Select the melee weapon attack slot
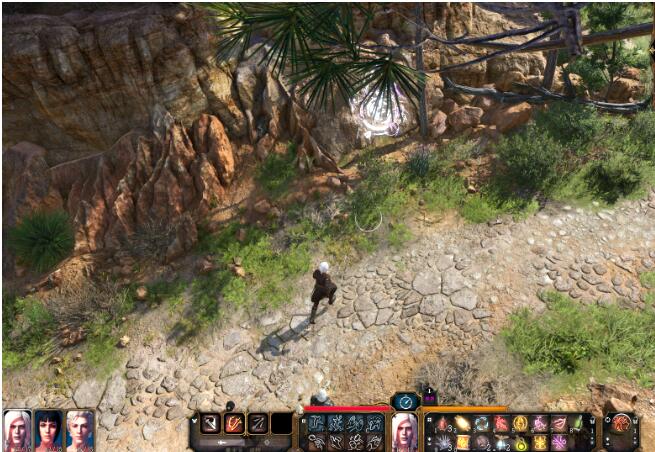Viewport: 655px width, 452px height. point(211,423)
